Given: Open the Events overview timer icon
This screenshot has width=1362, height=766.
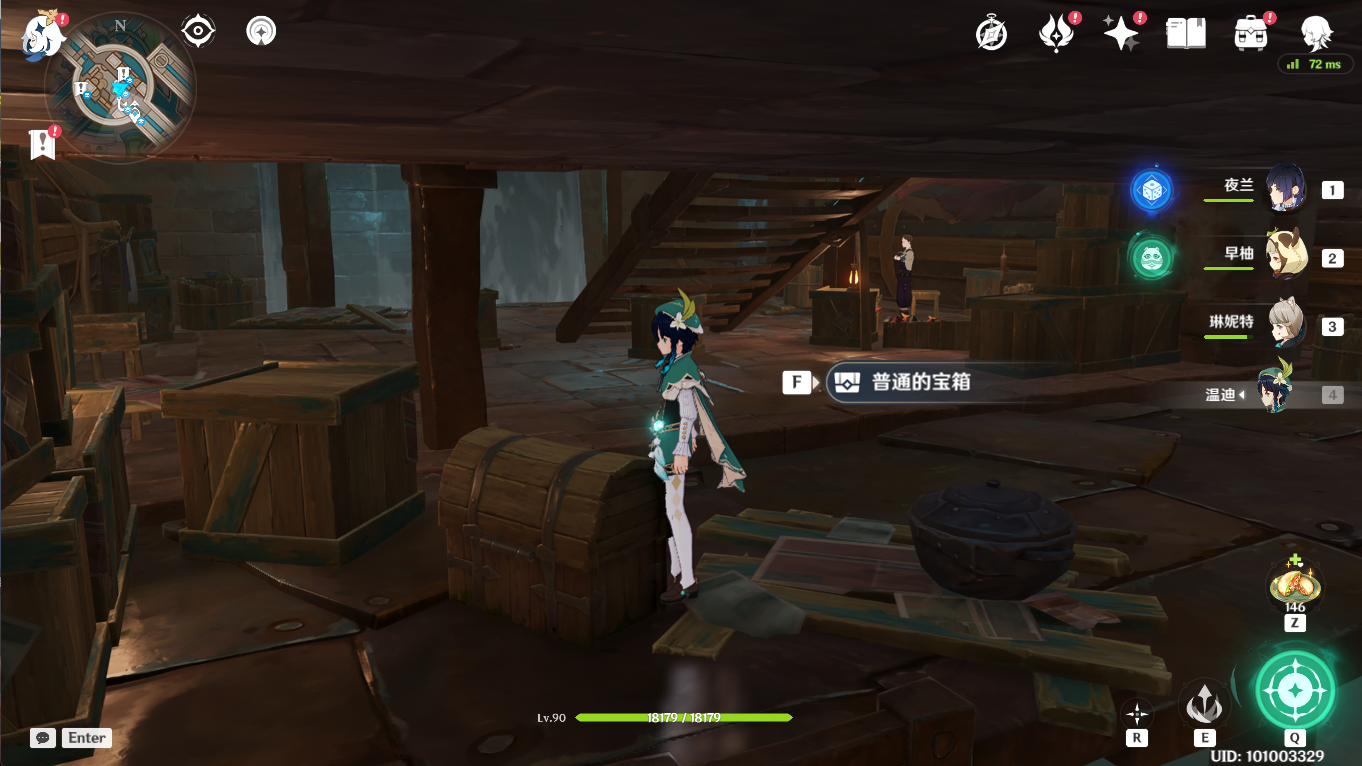Looking at the screenshot, I should (x=989, y=31).
